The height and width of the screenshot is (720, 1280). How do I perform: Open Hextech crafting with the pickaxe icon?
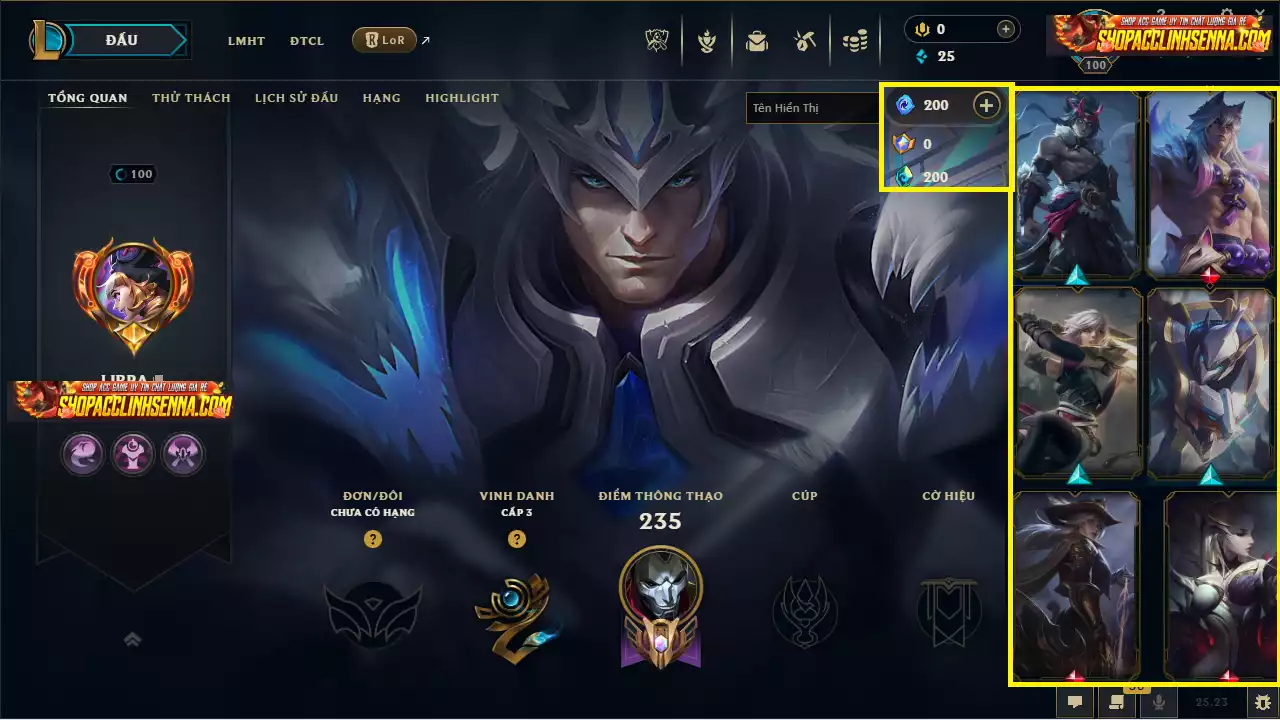805,41
